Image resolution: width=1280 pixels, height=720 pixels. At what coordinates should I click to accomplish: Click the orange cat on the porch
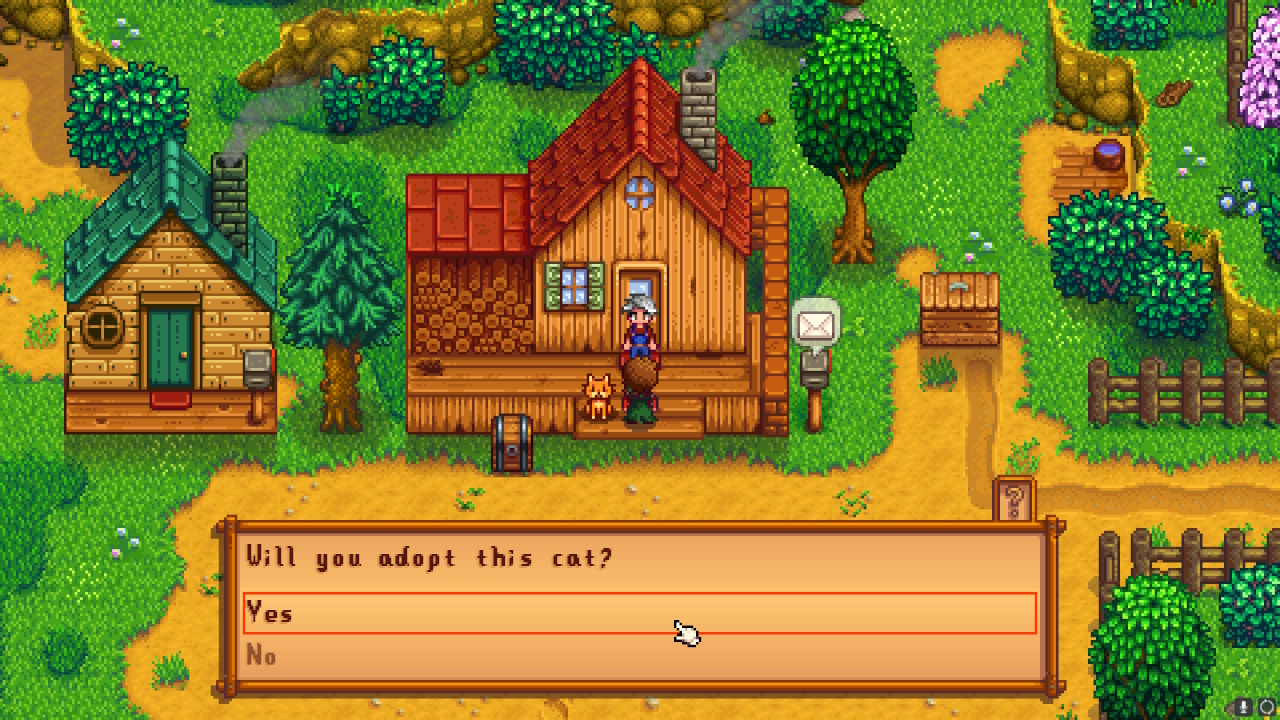[x=598, y=398]
